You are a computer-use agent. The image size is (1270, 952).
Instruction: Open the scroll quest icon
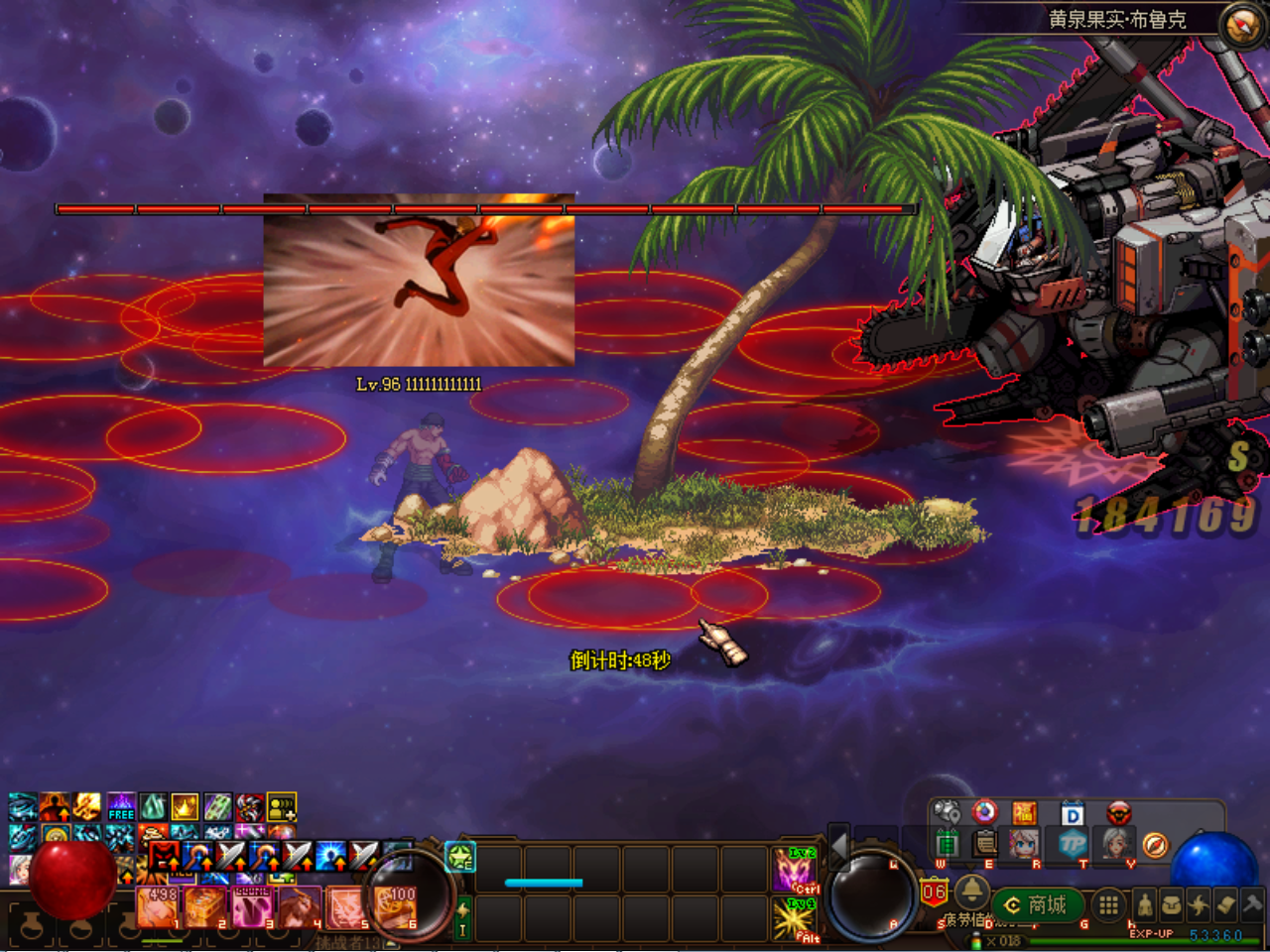1225,904
